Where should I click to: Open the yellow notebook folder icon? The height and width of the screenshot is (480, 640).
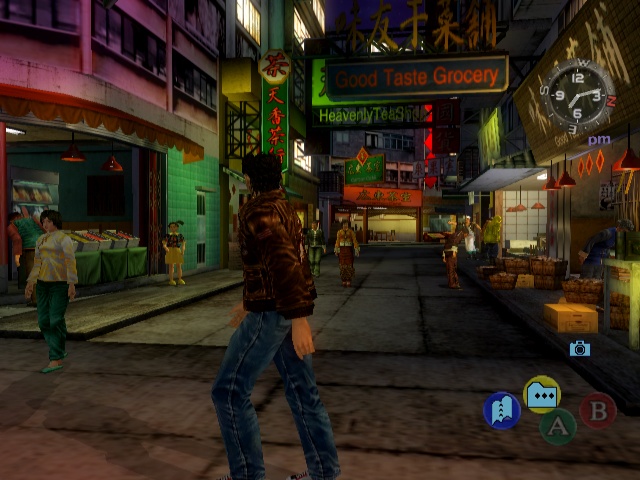point(542,394)
